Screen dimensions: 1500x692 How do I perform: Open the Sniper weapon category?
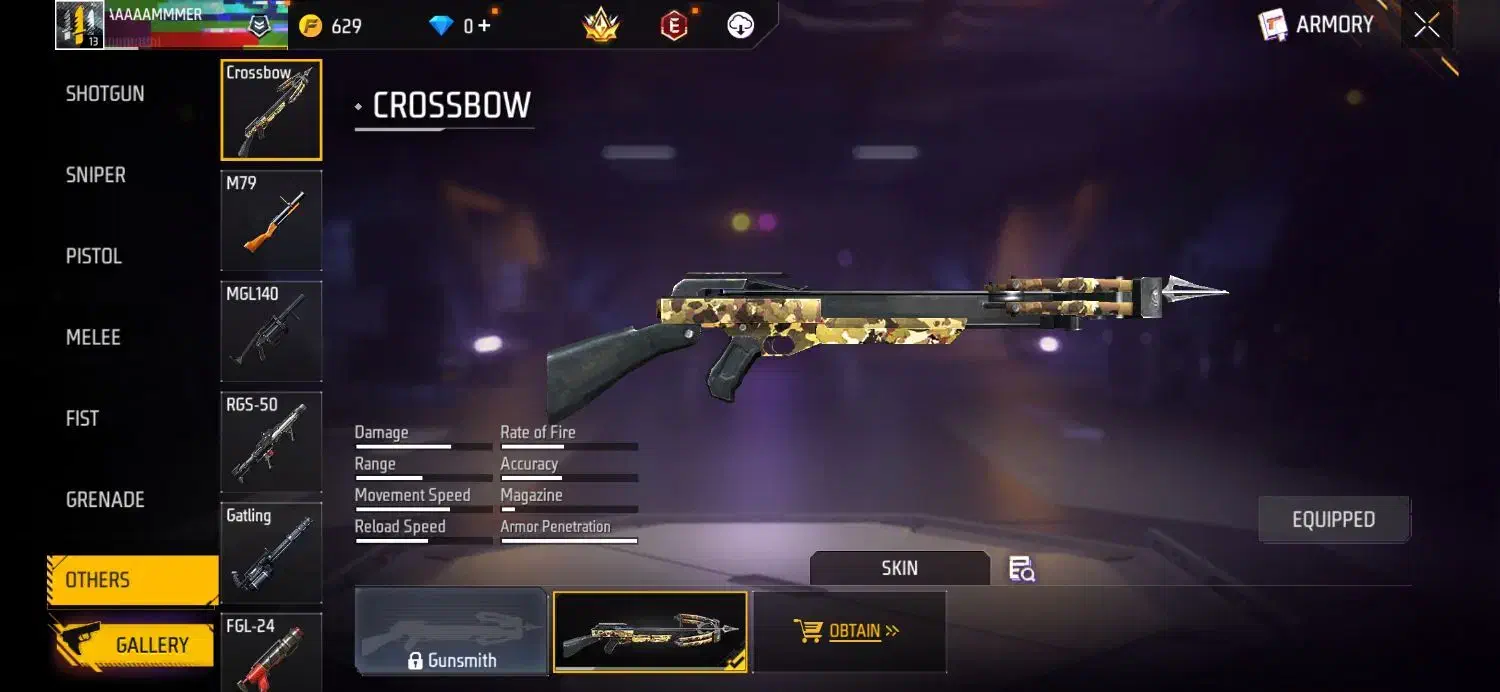tap(96, 175)
